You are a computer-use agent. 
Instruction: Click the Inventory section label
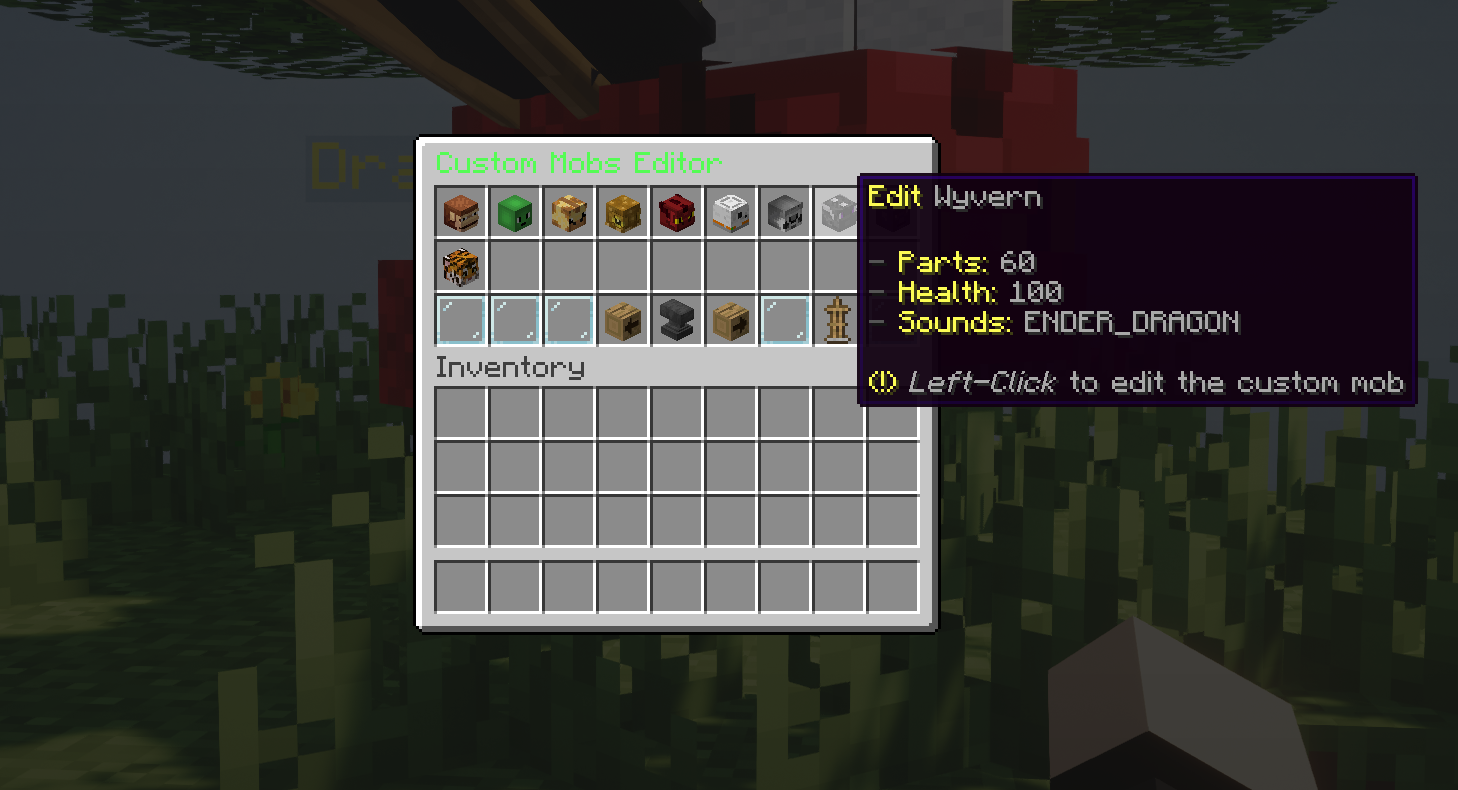pyautogui.click(x=511, y=368)
